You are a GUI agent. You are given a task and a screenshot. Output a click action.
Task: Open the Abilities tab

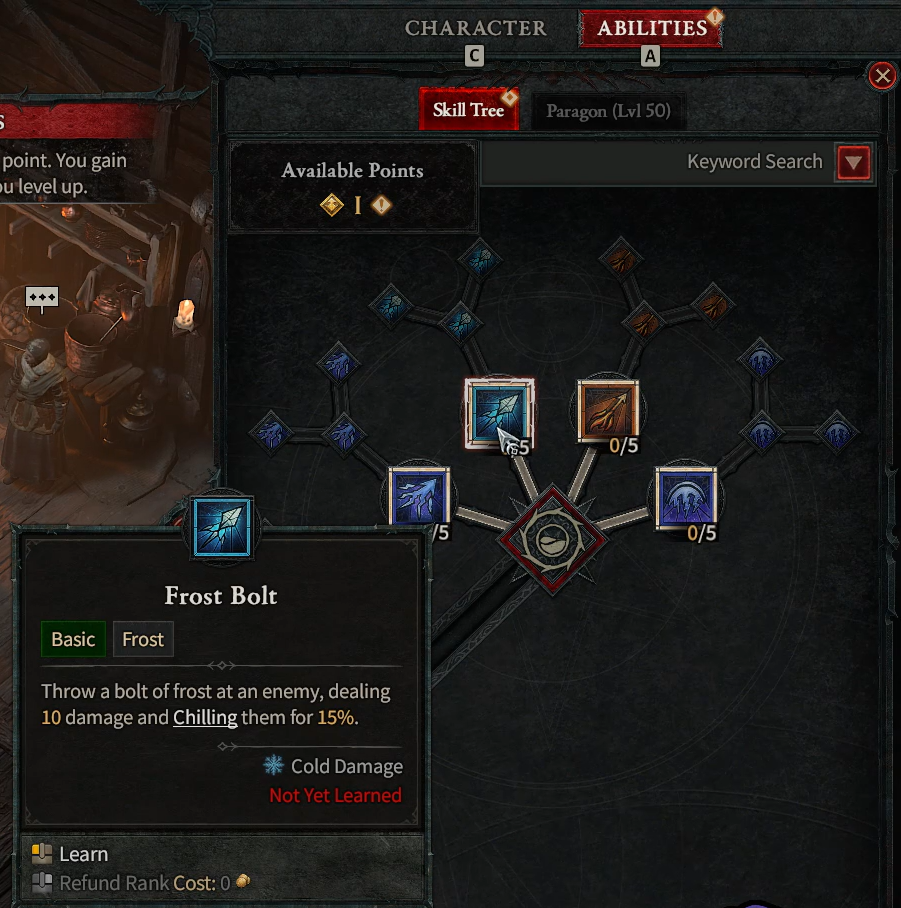pyautogui.click(x=651, y=28)
